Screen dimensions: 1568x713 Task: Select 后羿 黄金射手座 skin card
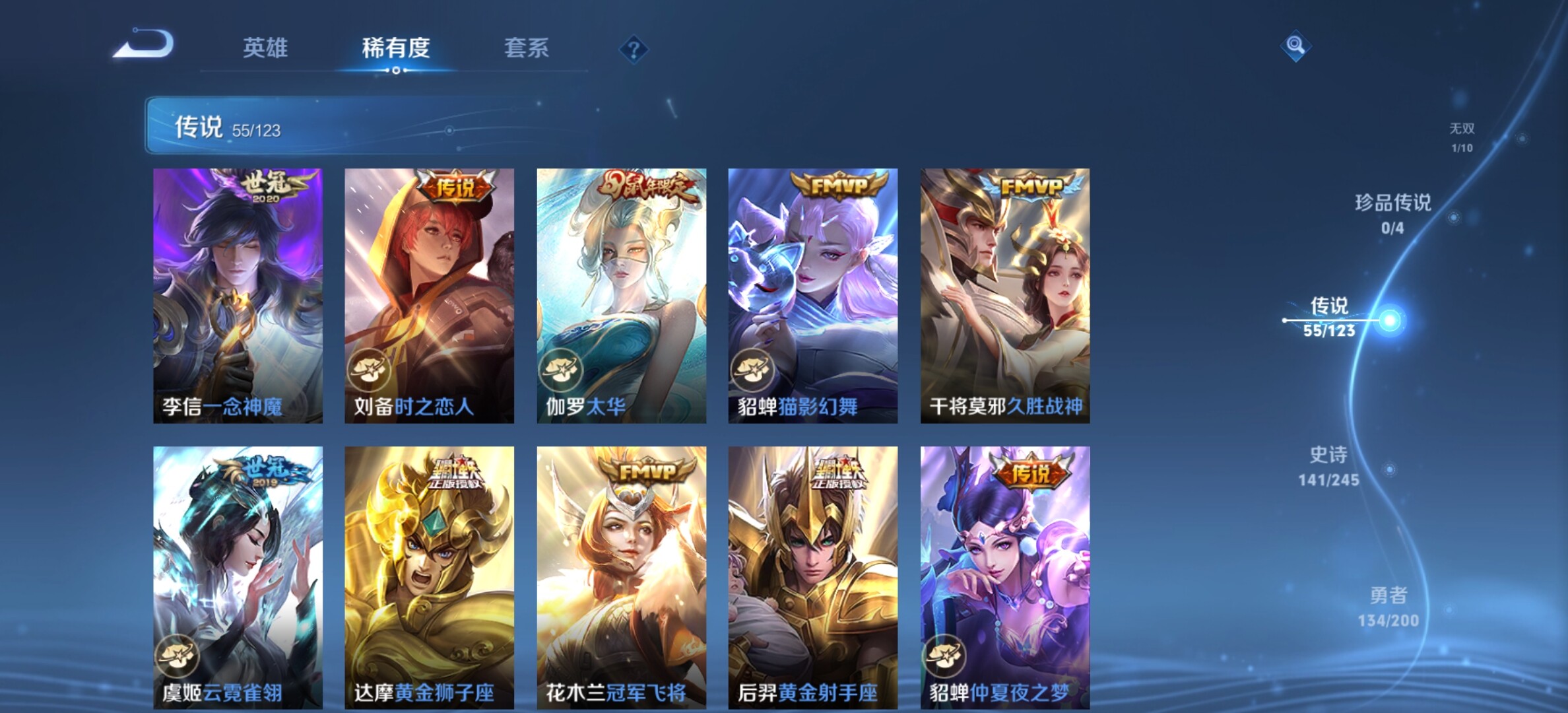point(812,577)
